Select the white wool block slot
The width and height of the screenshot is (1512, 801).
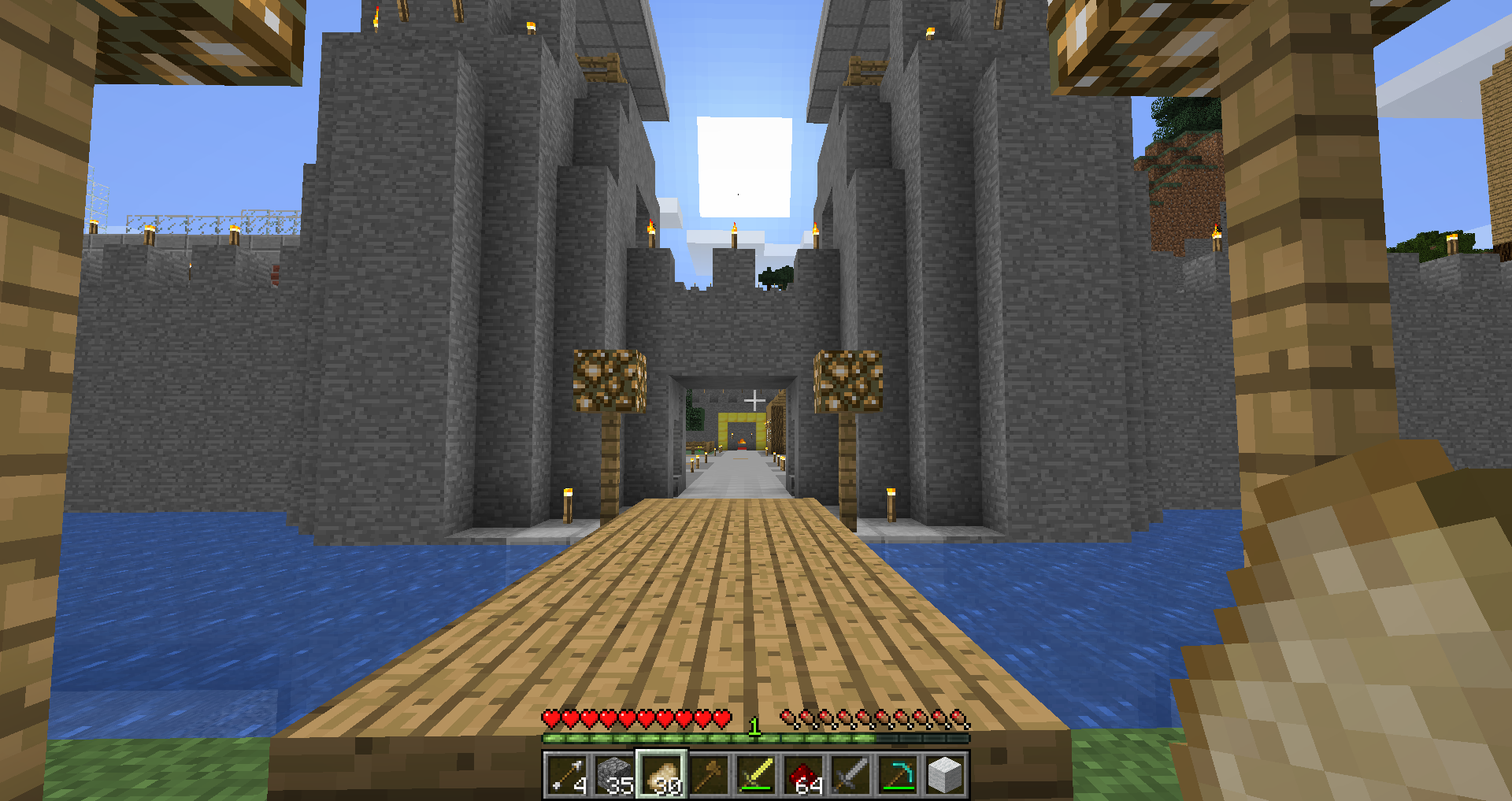tap(945, 775)
